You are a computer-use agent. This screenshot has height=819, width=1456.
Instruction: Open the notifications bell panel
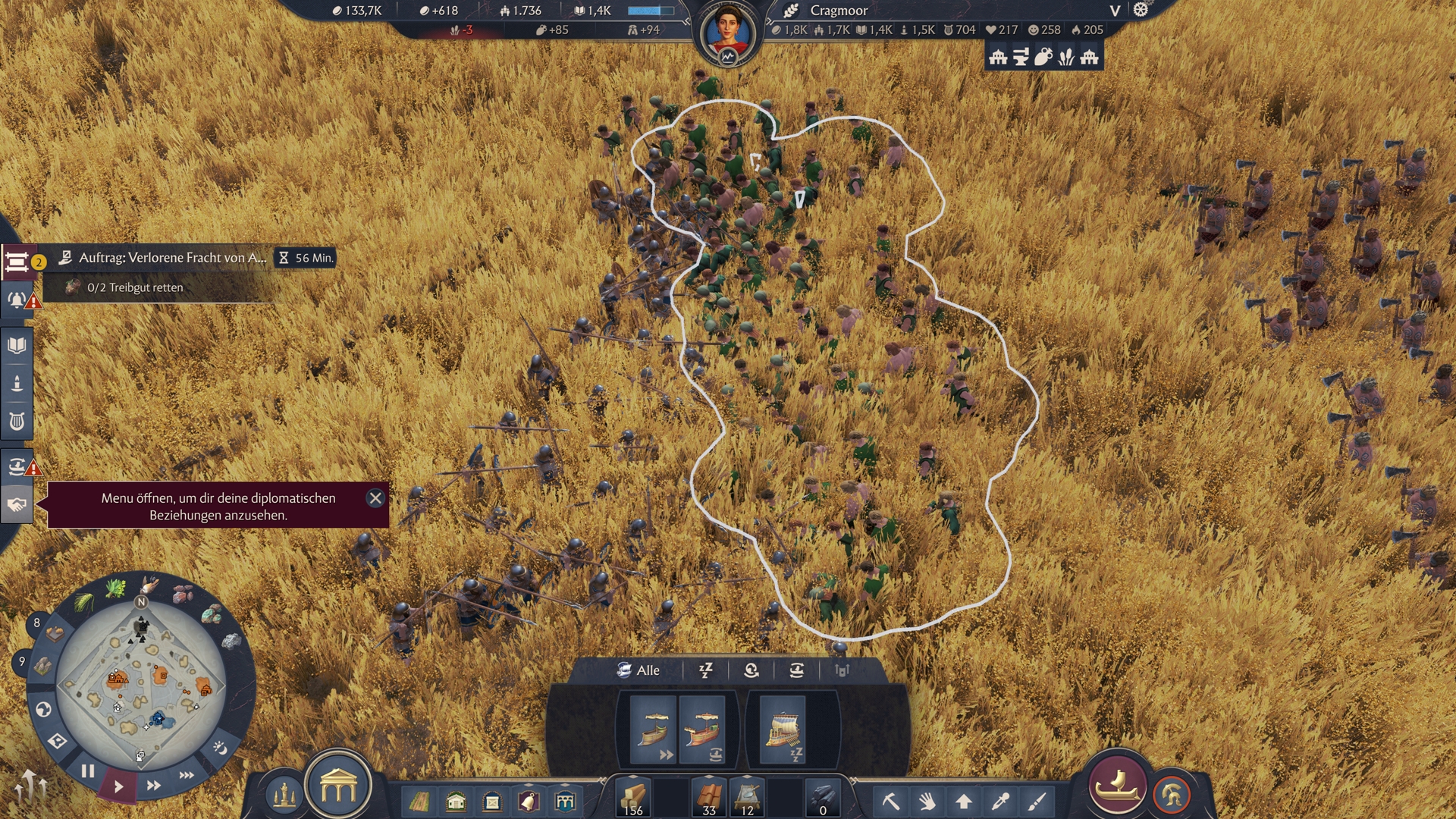coord(17,300)
